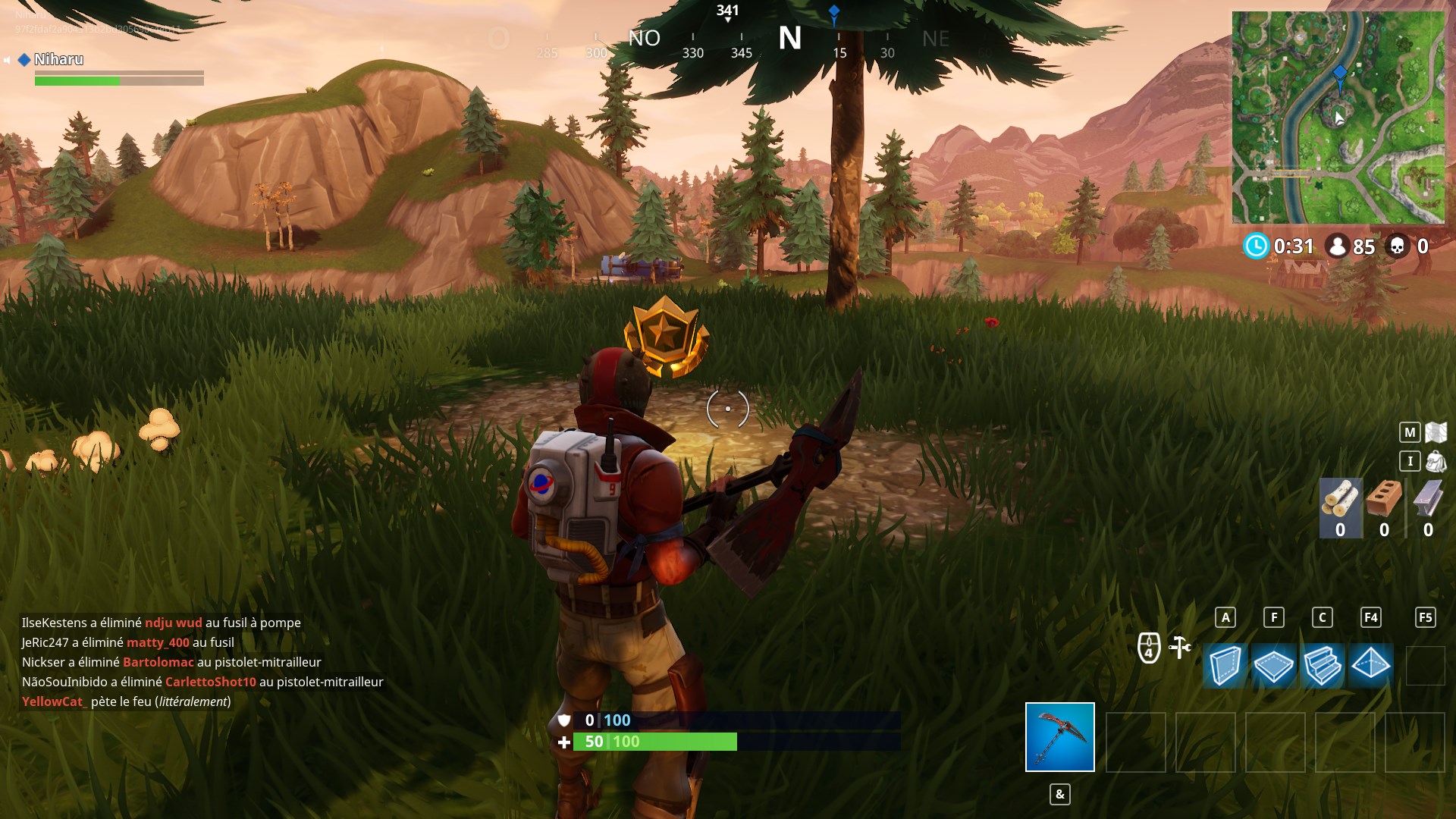
Task: Click teammate Niharu's name tag
Action: click(x=58, y=59)
